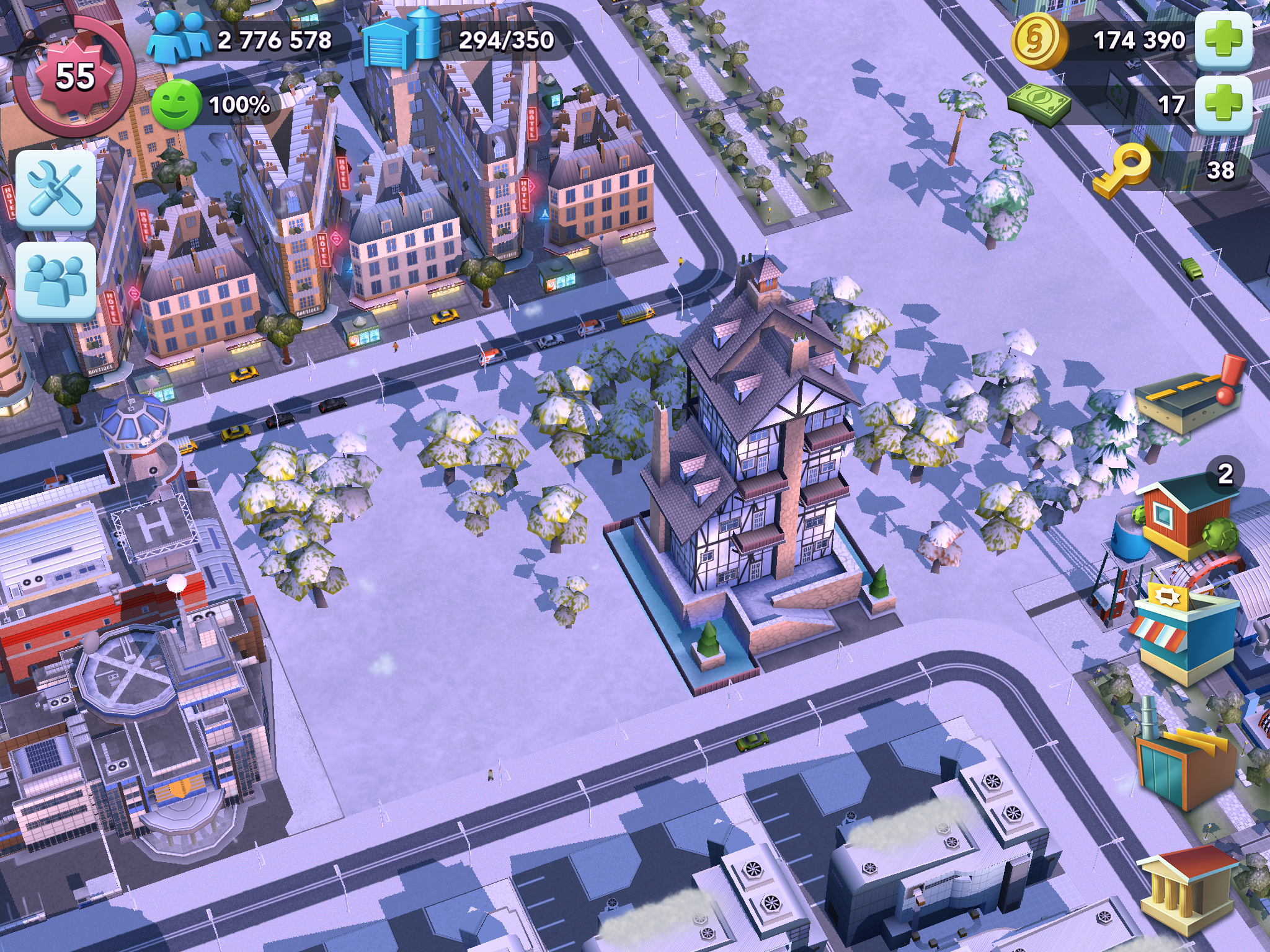Tap the golden key currency icon
Image resolution: width=1270 pixels, height=952 pixels.
coord(1121,170)
